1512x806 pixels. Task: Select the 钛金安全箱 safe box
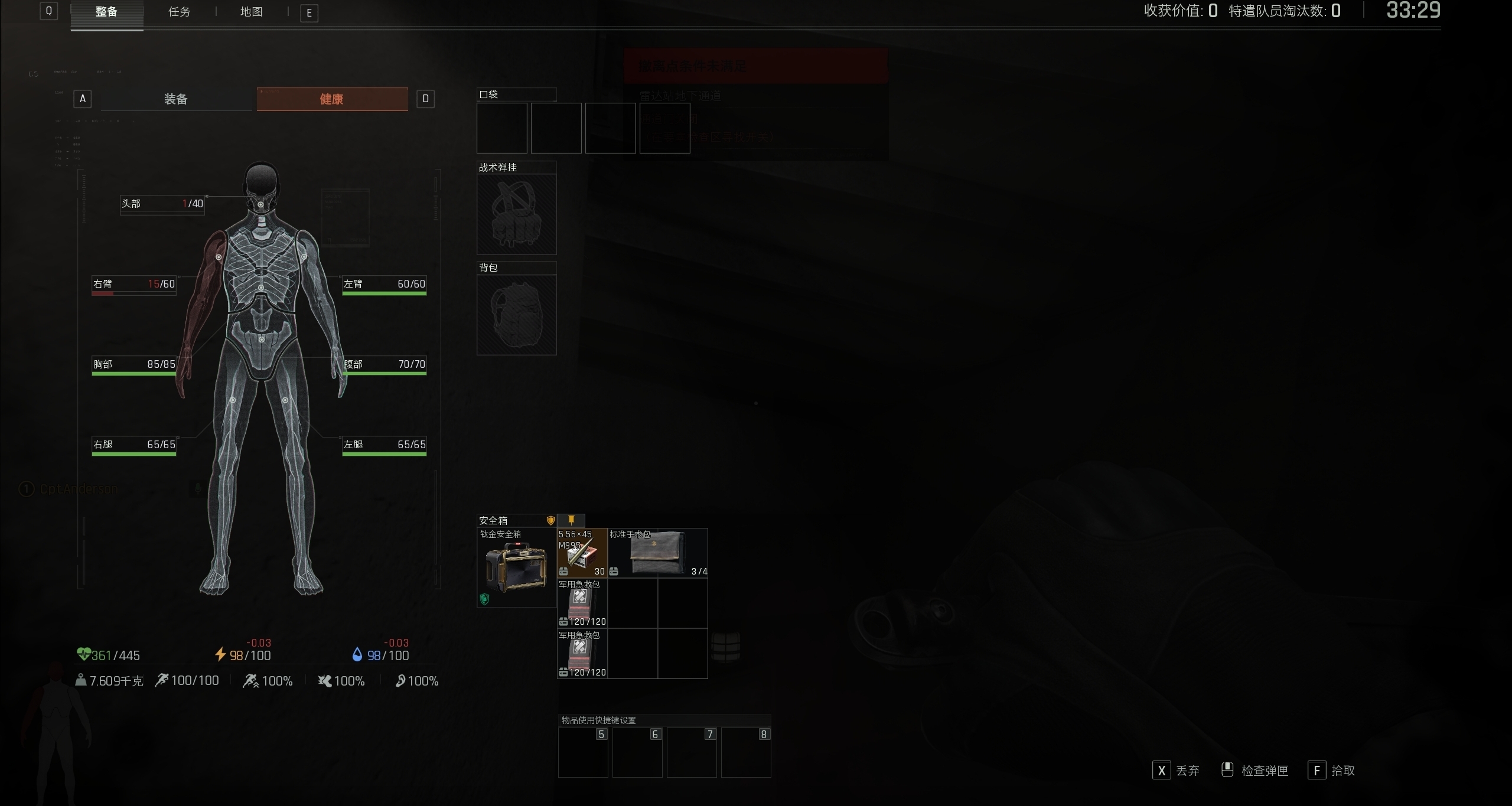coord(516,567)
